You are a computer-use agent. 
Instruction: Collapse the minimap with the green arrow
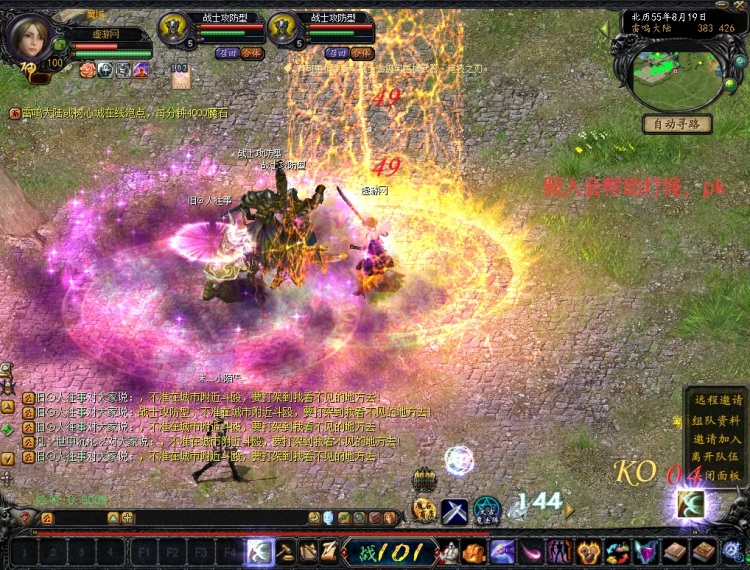605,30
